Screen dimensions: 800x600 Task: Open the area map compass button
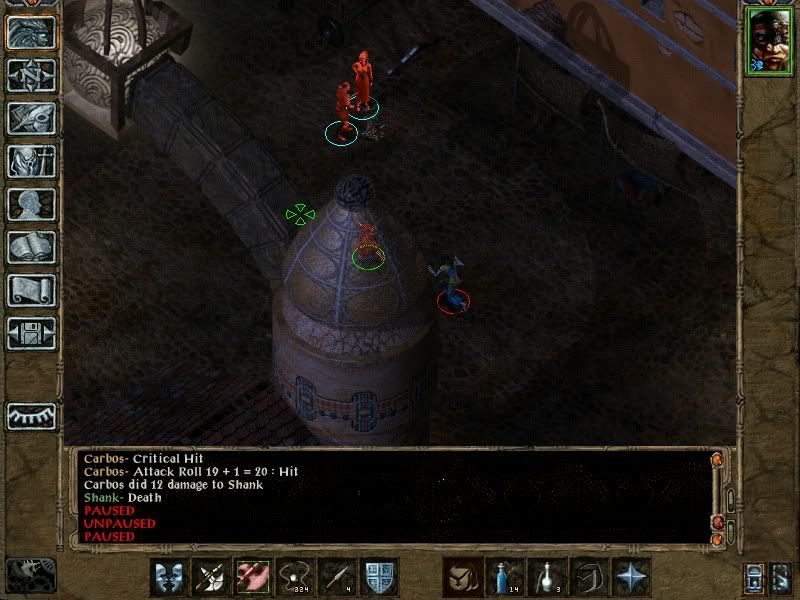[x=32, y=75]
